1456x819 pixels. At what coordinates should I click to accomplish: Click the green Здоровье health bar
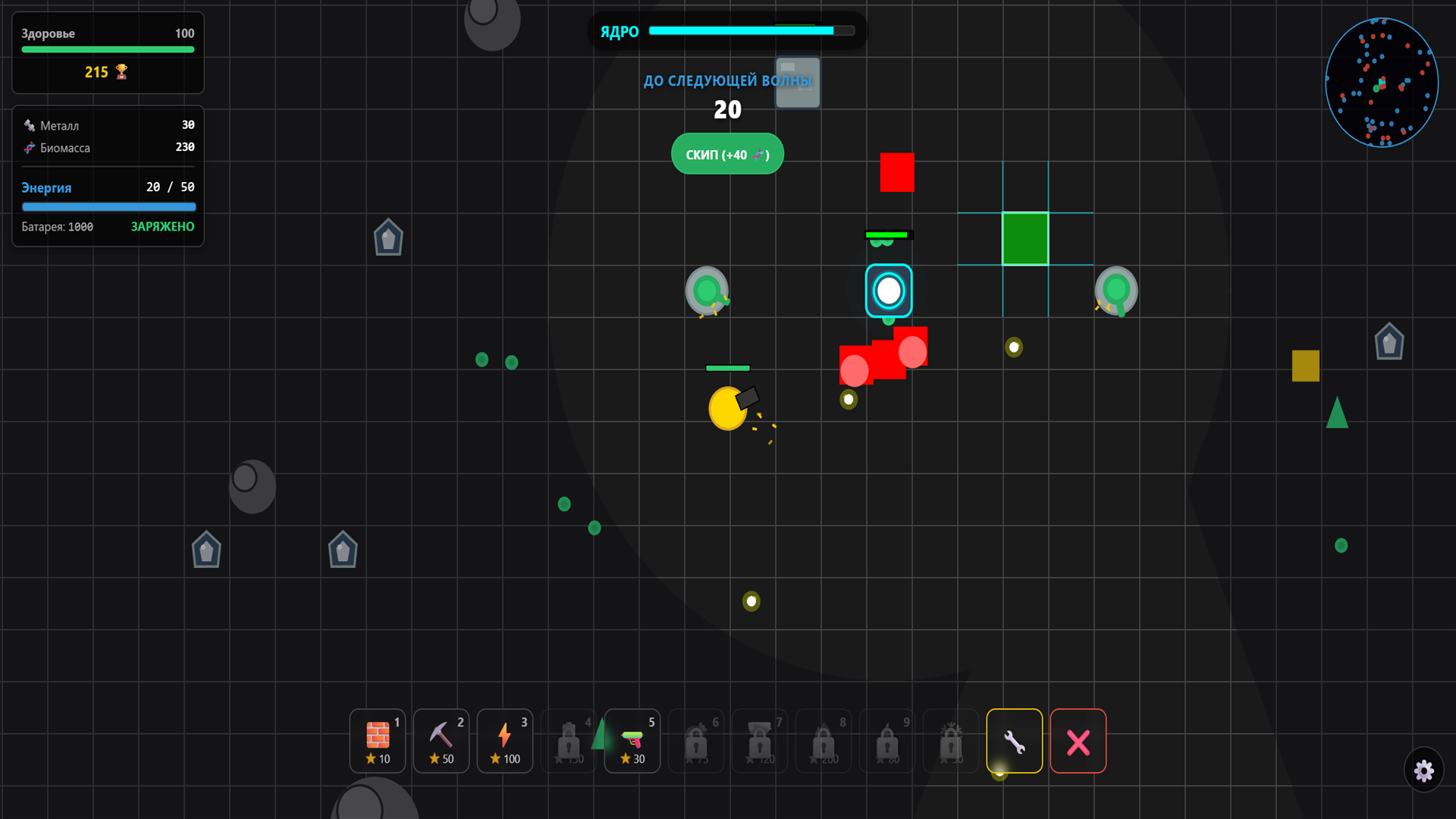108,49
